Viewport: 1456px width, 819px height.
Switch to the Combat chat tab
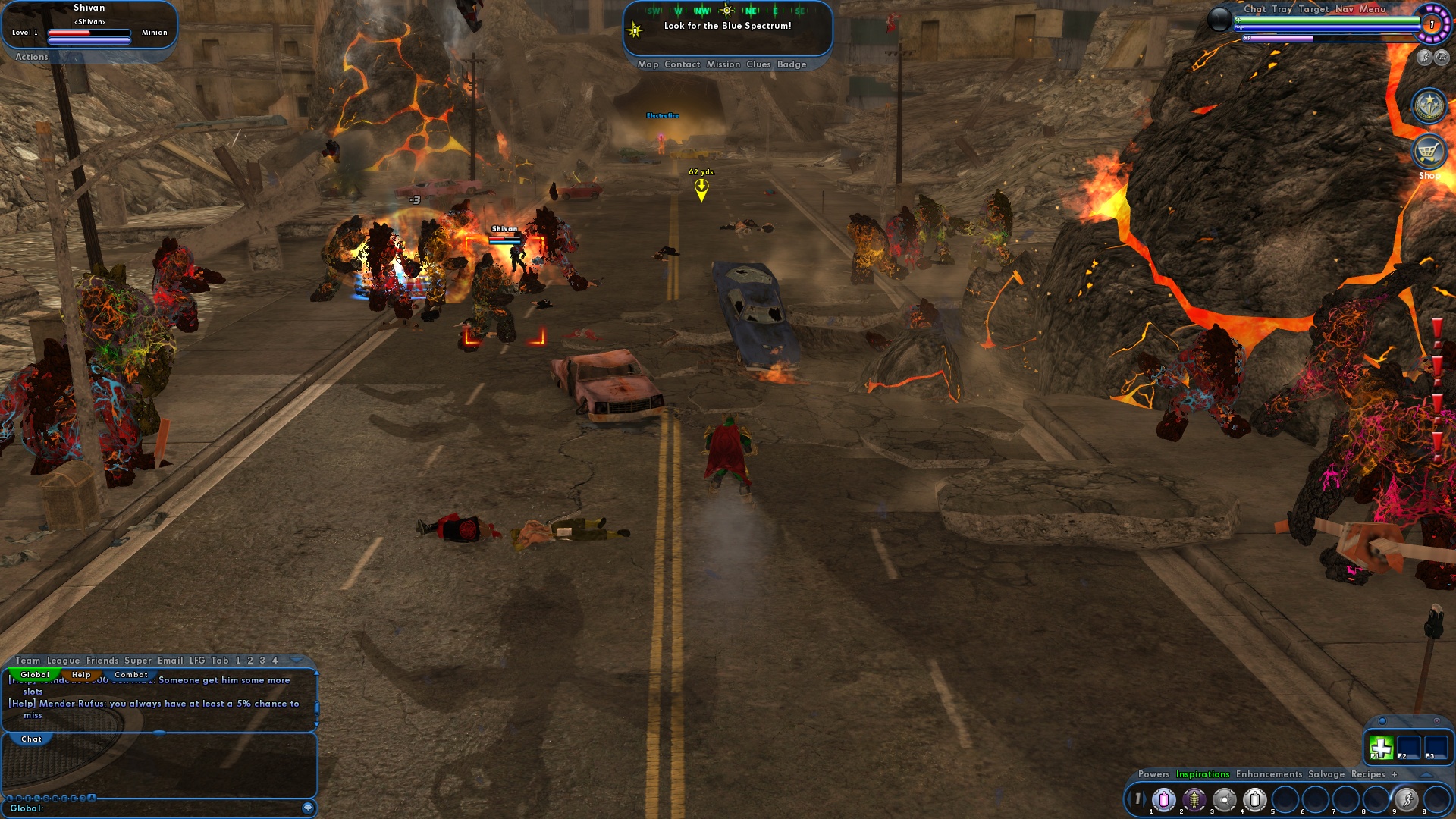point(131,675)
